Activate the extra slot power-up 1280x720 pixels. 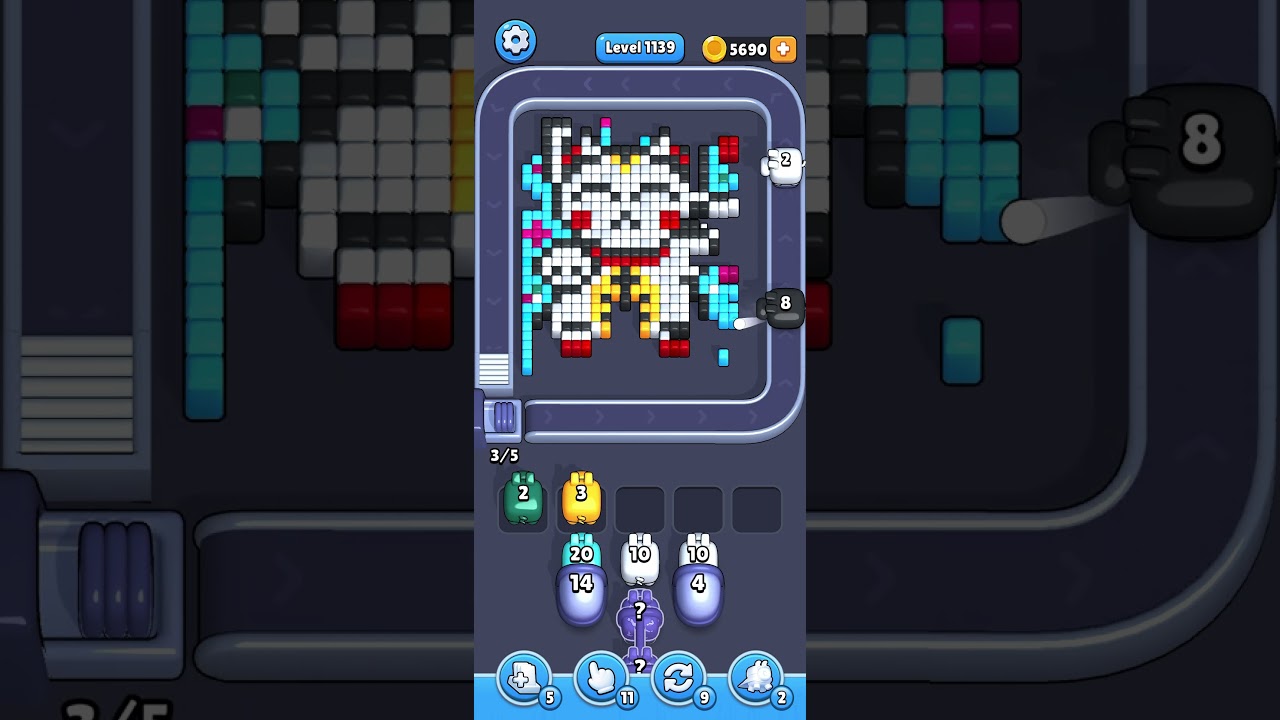(x=522, y=679)
